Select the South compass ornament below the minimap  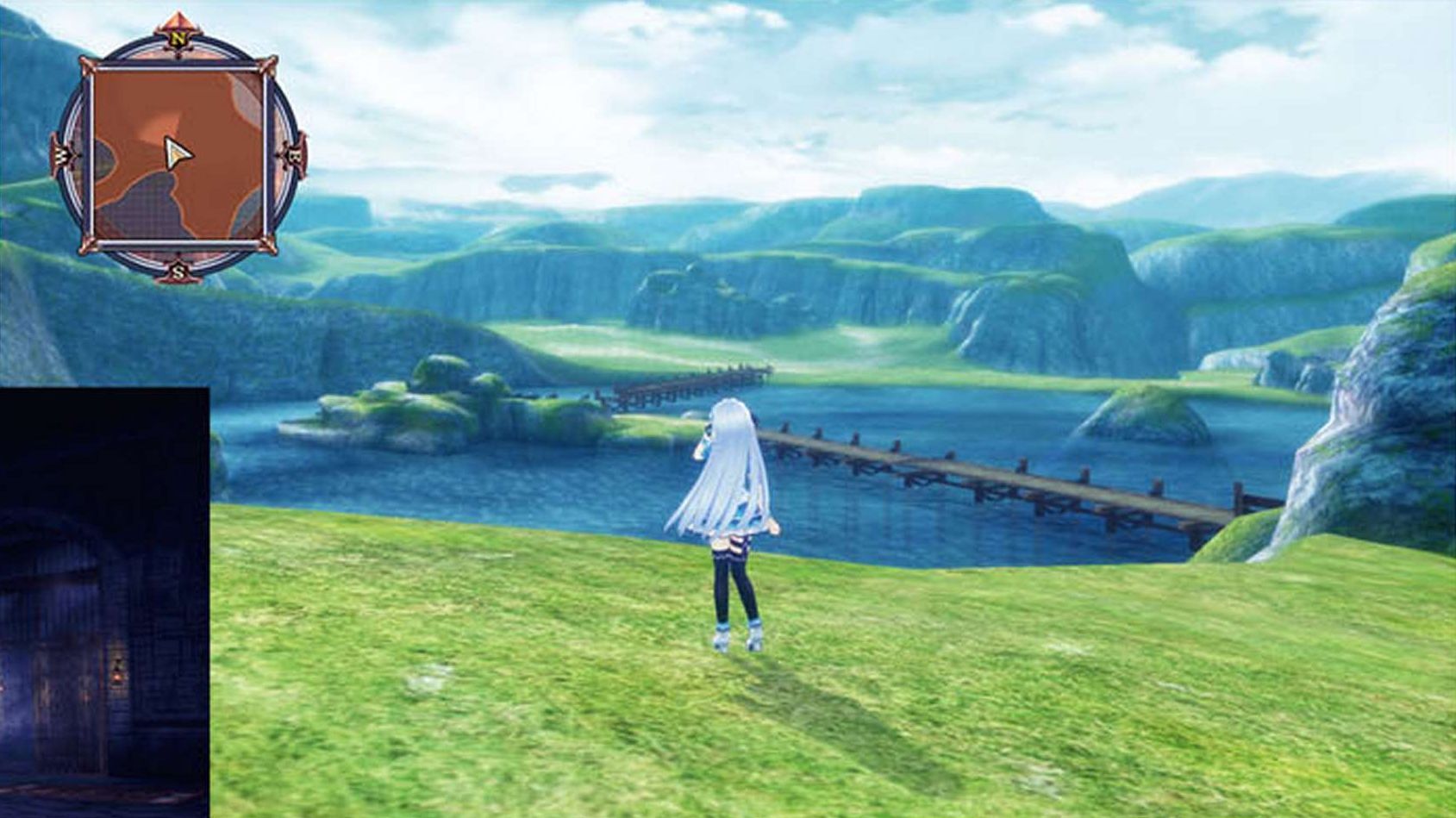[178, 272]
